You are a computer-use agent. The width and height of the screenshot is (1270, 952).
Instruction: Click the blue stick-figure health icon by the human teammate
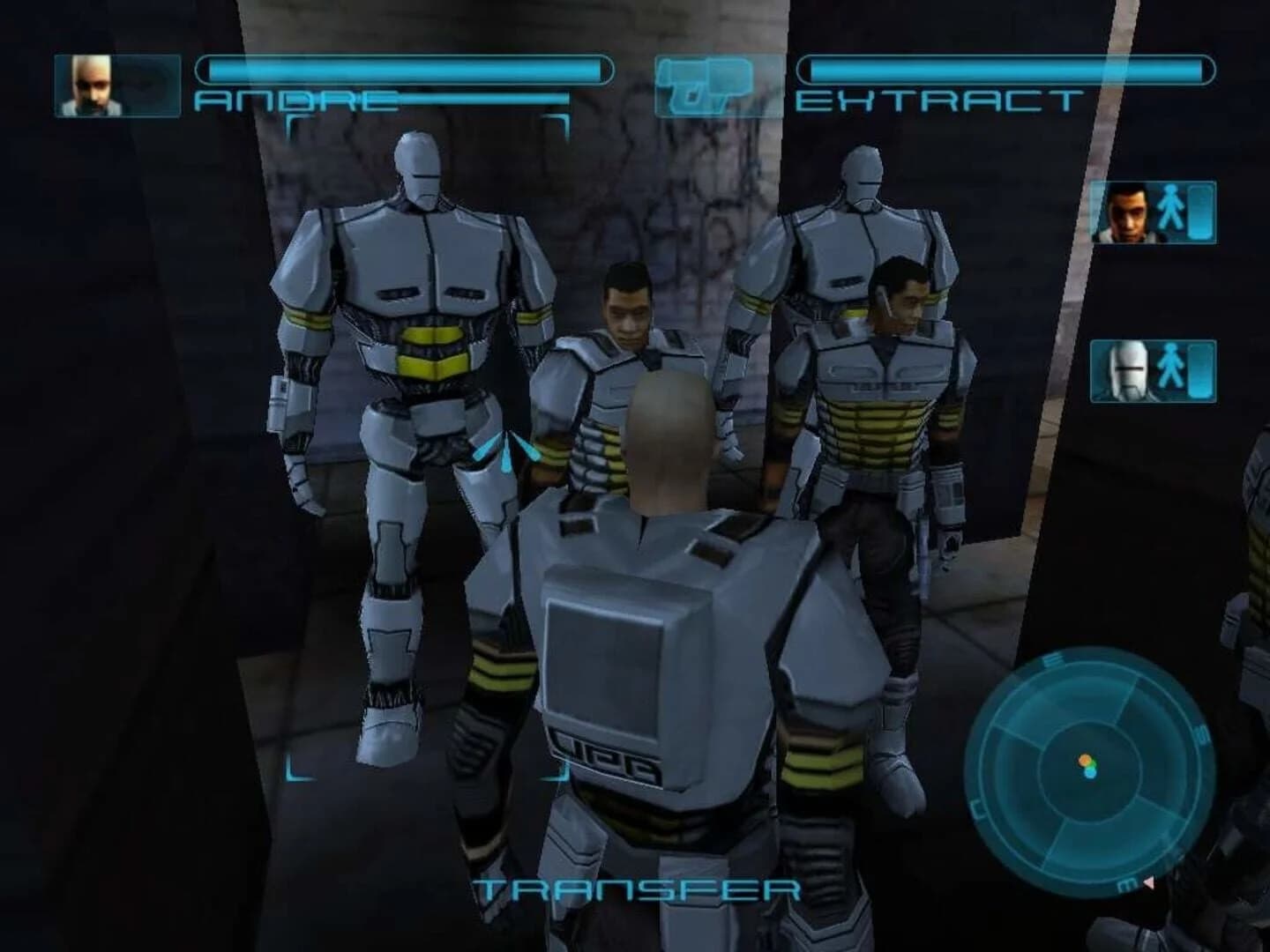coord(1170,207)
